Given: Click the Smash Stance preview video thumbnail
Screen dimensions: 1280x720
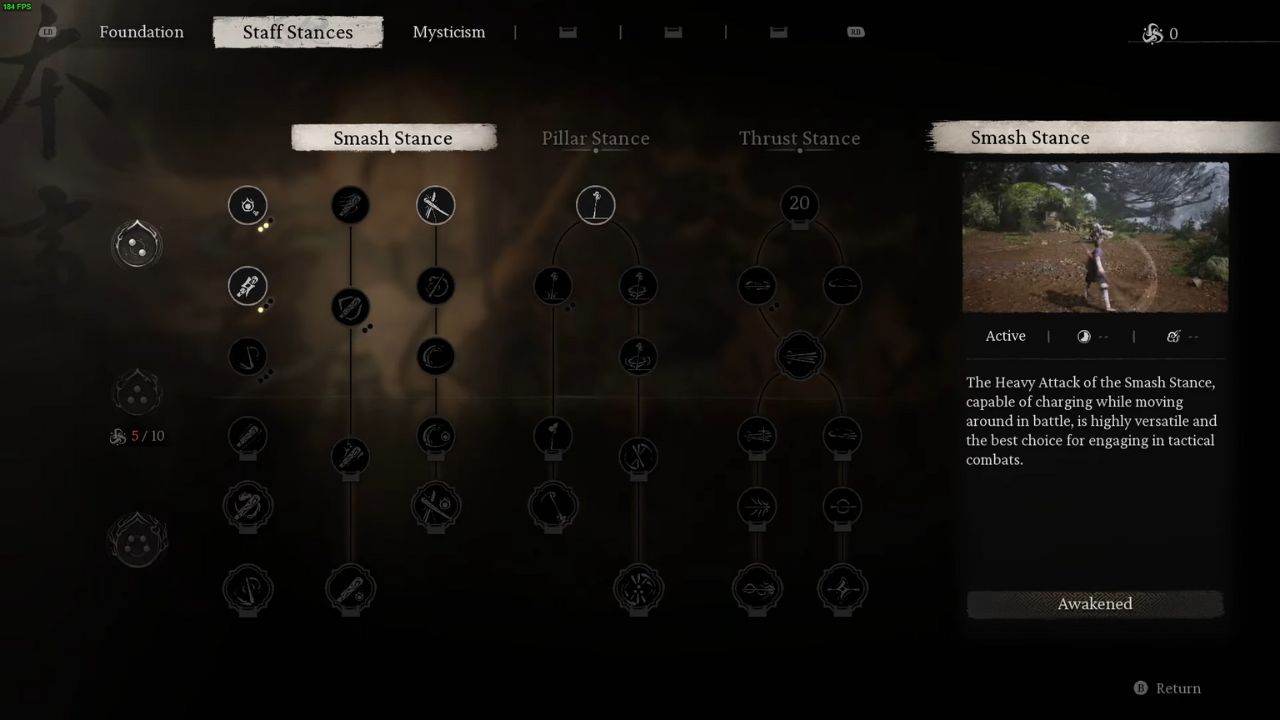Looking at the screenshot, I should click(1095, 237).
